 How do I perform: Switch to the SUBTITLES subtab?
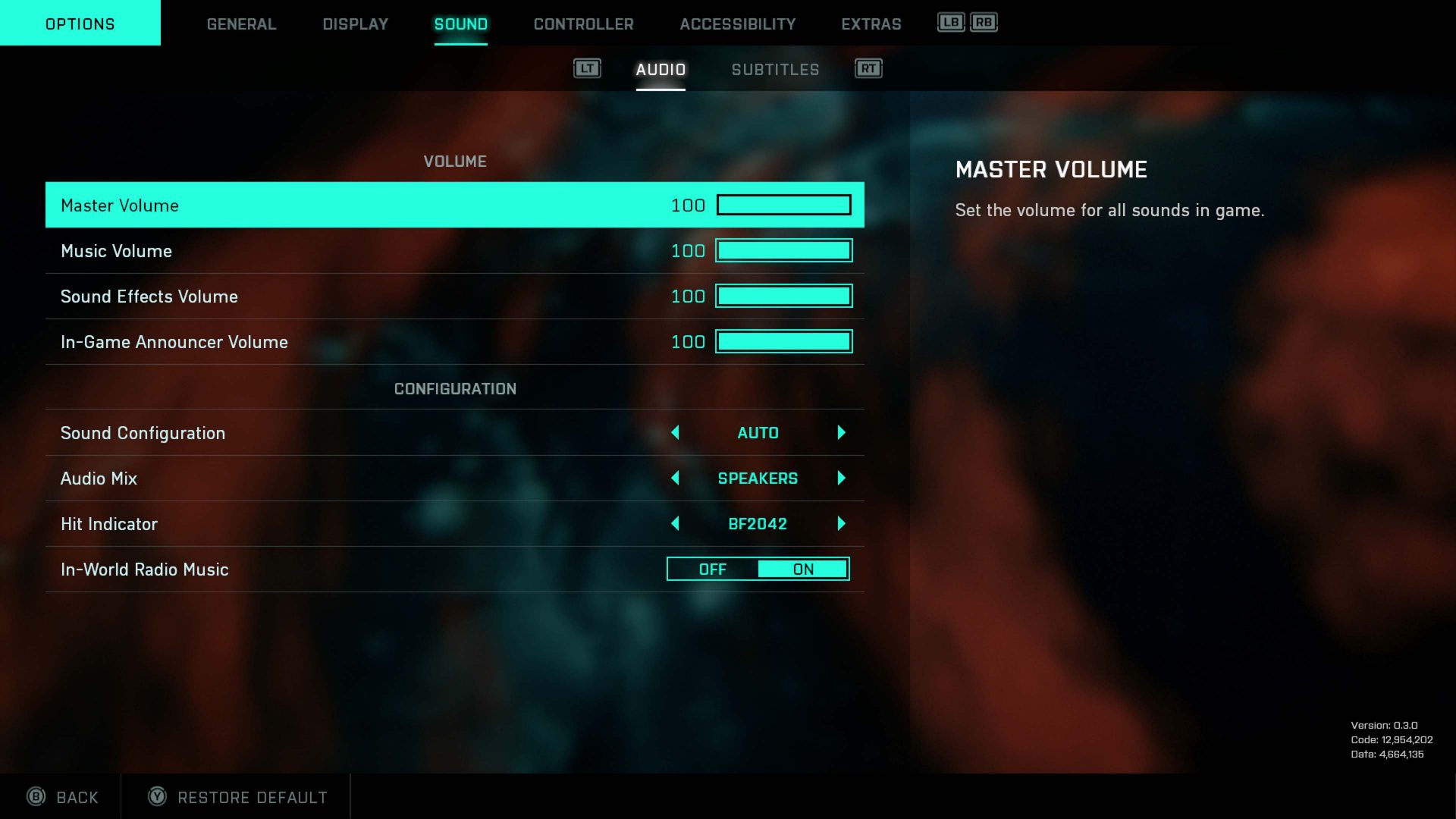pos(775,69)
